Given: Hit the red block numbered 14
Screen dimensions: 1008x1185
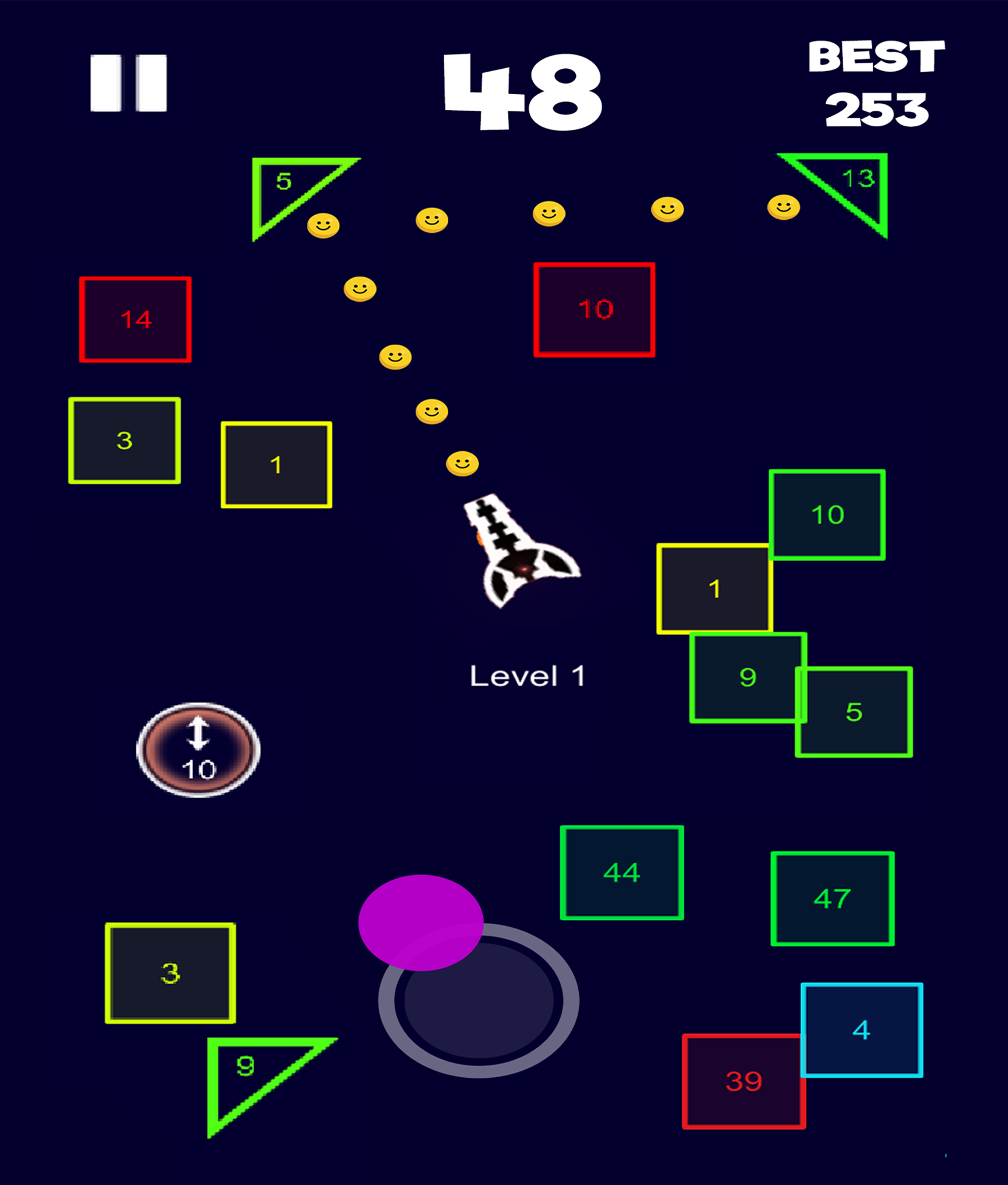Looking at the screenshot, I should click(x=135, y=318).
